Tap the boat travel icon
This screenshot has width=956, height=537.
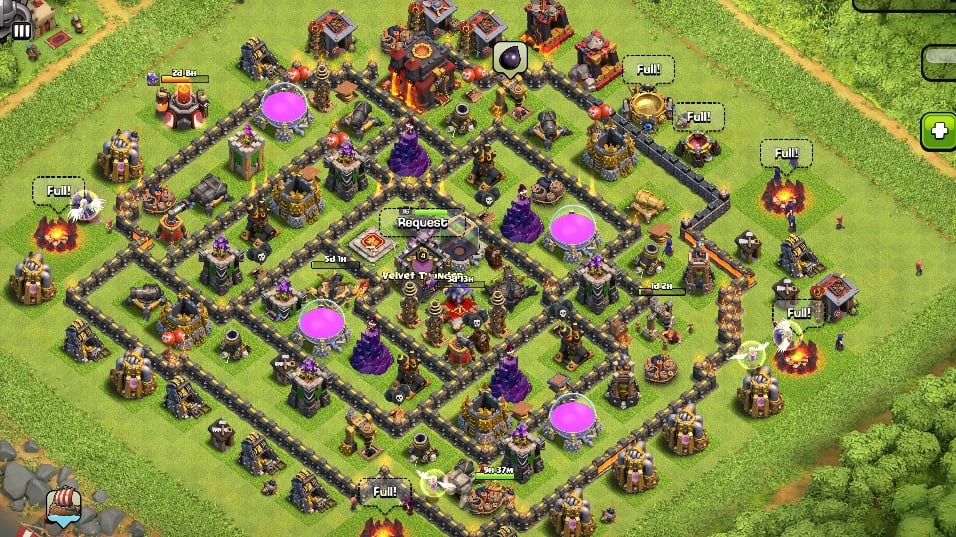[x=63, y=507]
